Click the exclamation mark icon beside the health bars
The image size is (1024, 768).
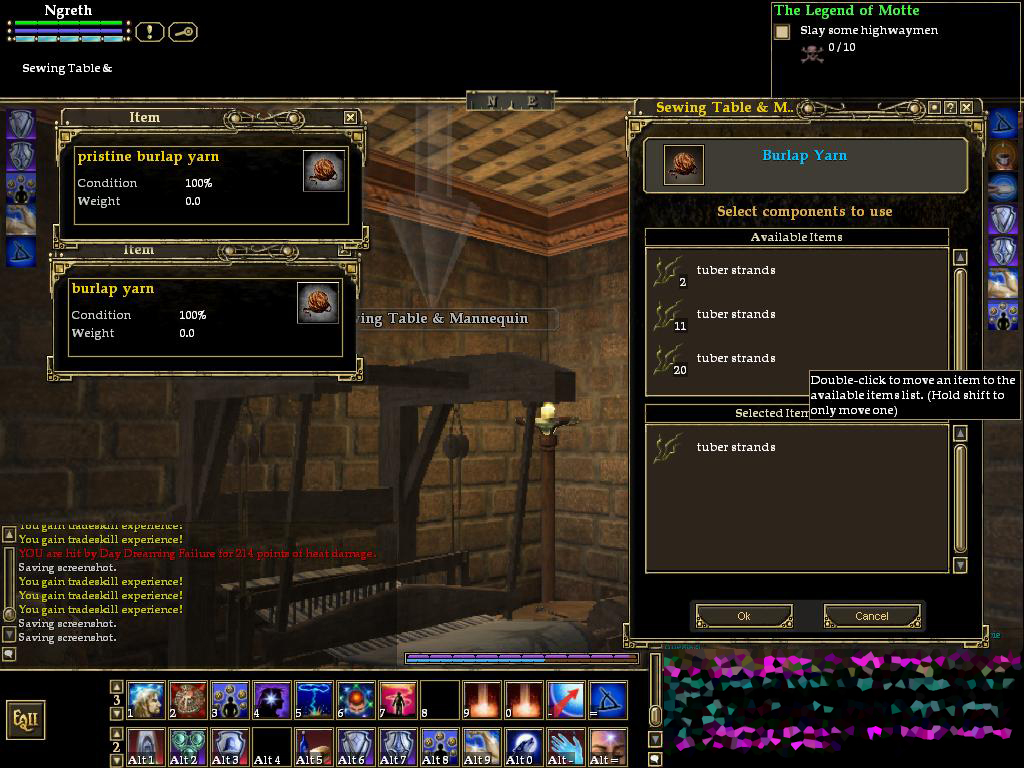tap(149, 32)
